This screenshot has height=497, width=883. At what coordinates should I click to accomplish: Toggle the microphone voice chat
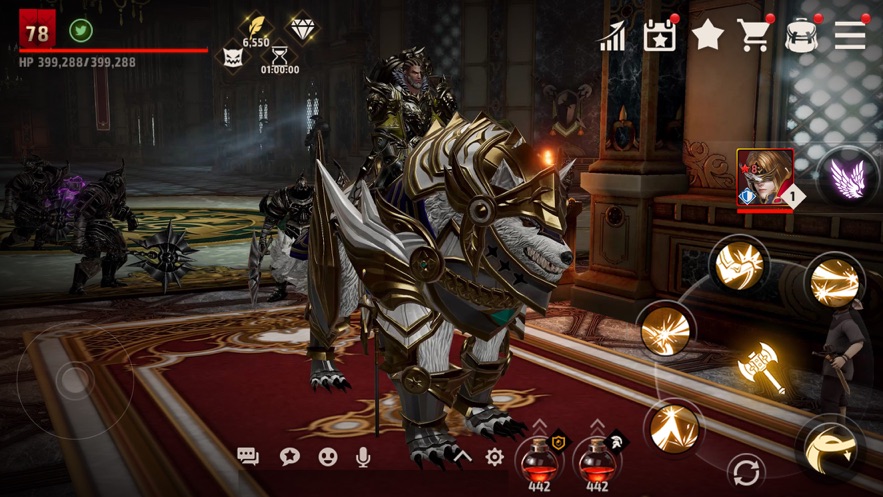(x=364, y=457)
